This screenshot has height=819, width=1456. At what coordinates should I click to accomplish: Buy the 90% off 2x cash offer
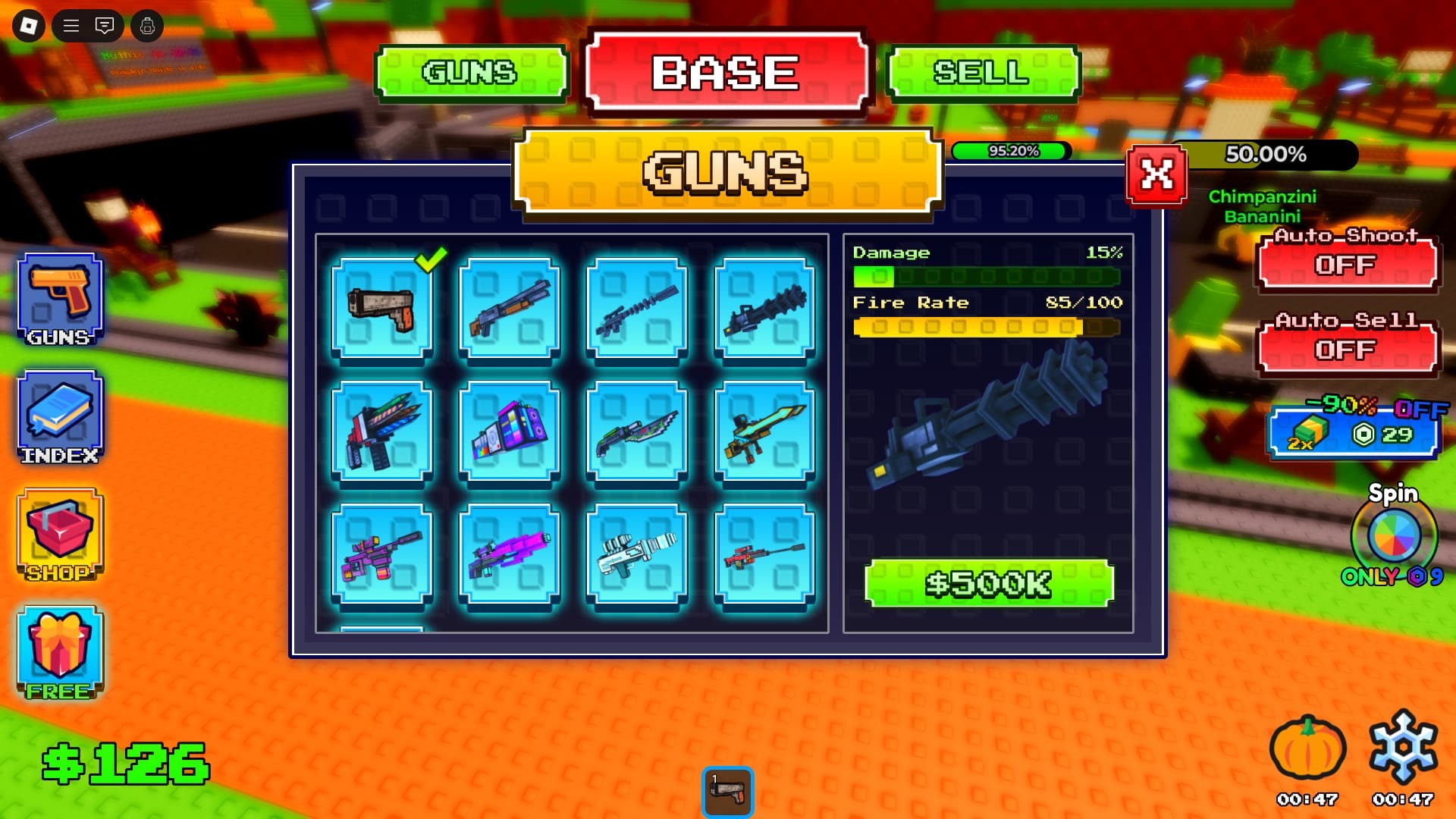1354,433
